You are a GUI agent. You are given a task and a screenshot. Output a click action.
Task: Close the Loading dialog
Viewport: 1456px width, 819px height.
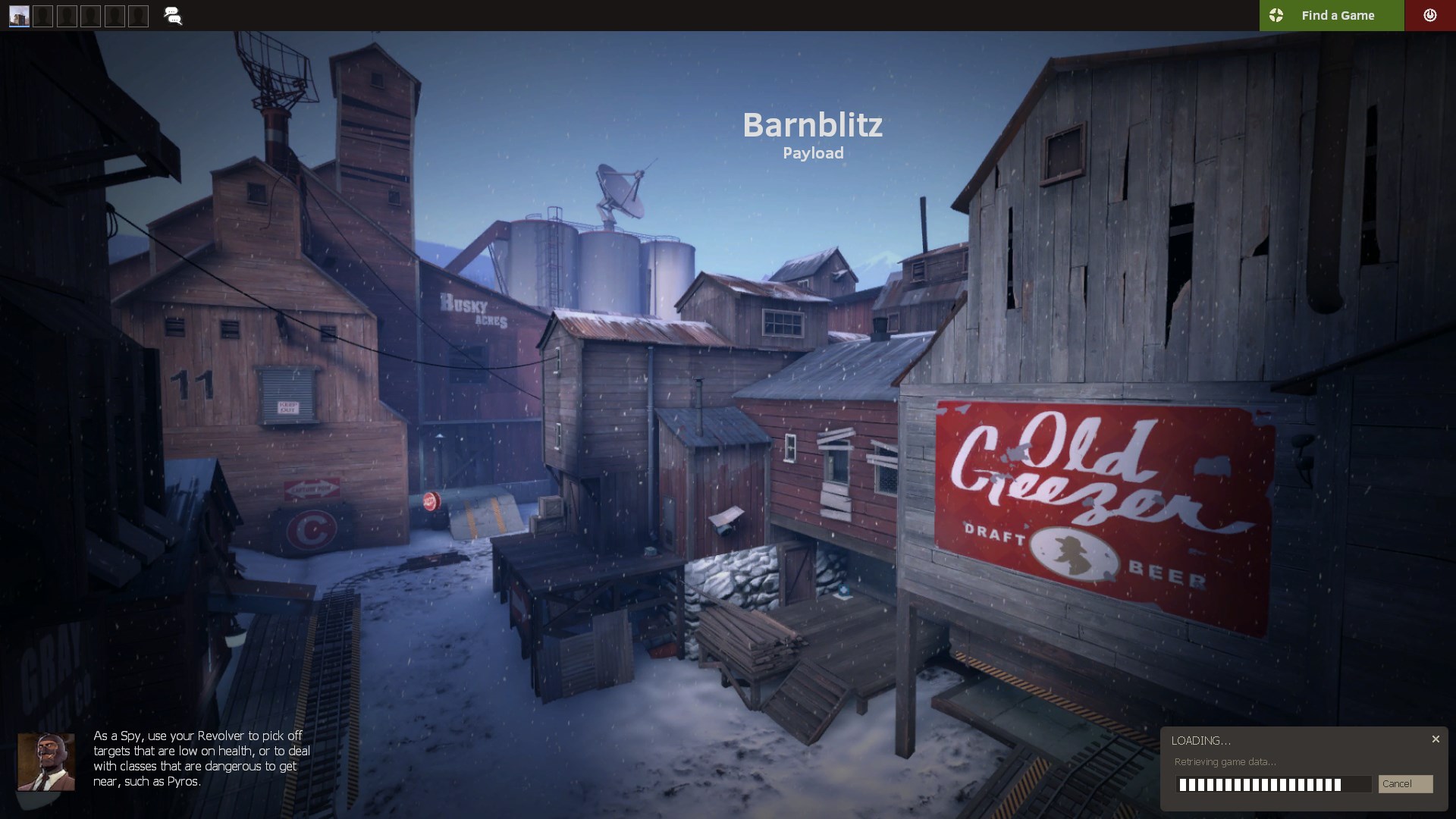tap(1436, 739)
